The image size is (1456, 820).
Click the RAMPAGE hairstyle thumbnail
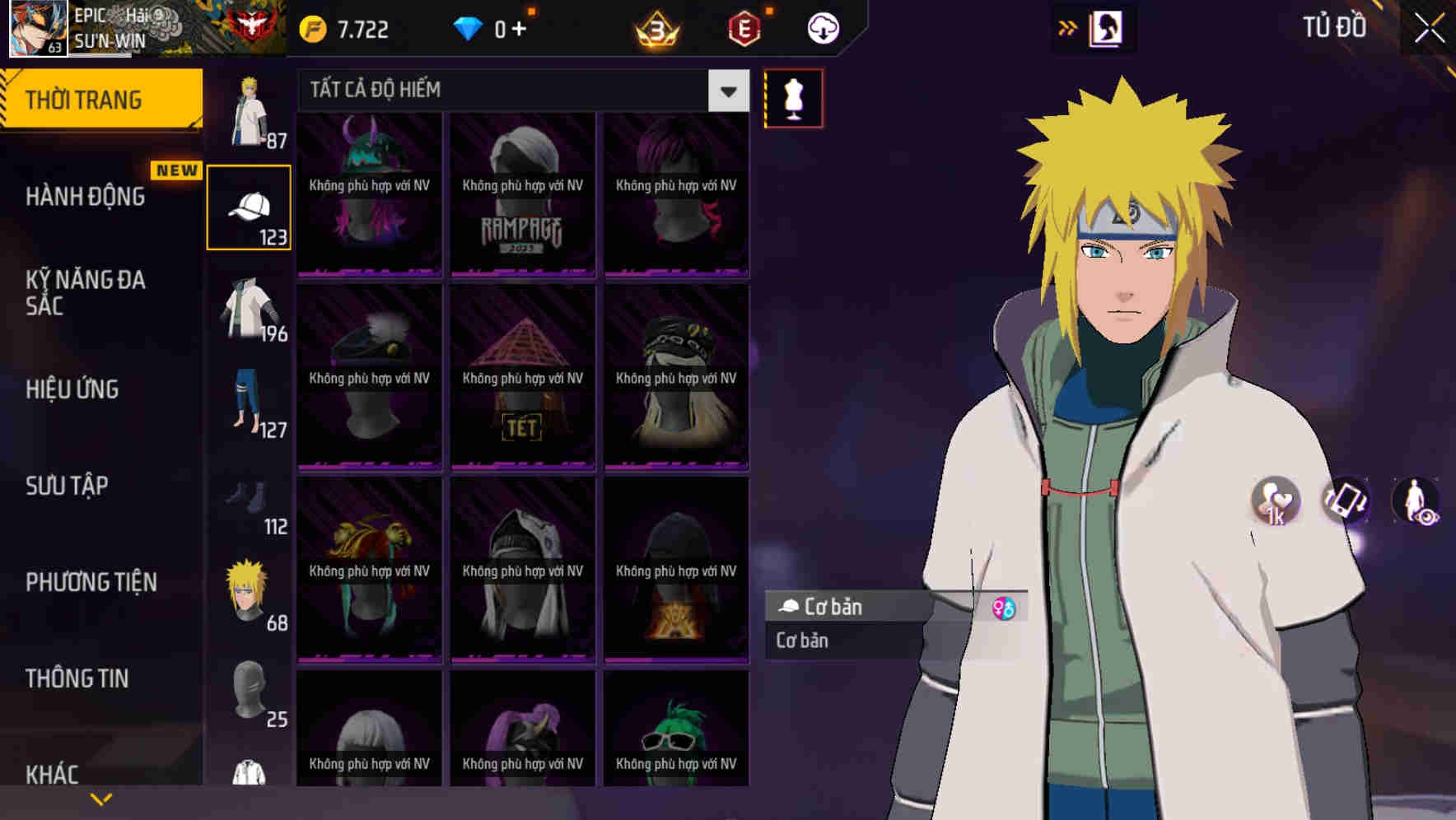[522, 193]
